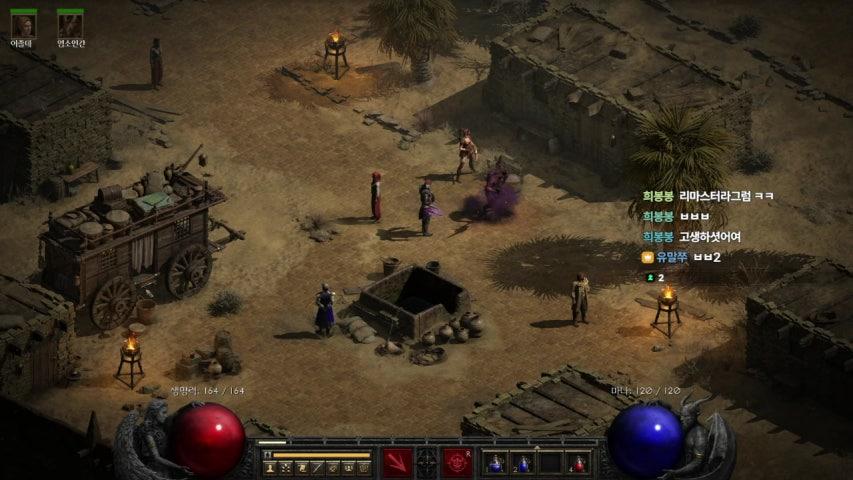The image size is (853, 480).
Task: Select the red arrow left-click skill
Action: [397, 462]
